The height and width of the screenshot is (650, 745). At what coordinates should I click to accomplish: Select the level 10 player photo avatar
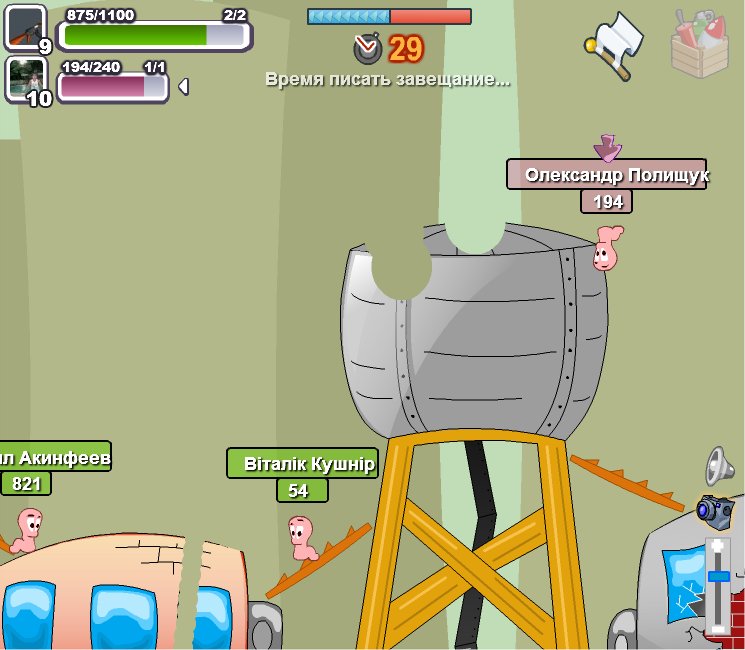click(x=25, y=79)
